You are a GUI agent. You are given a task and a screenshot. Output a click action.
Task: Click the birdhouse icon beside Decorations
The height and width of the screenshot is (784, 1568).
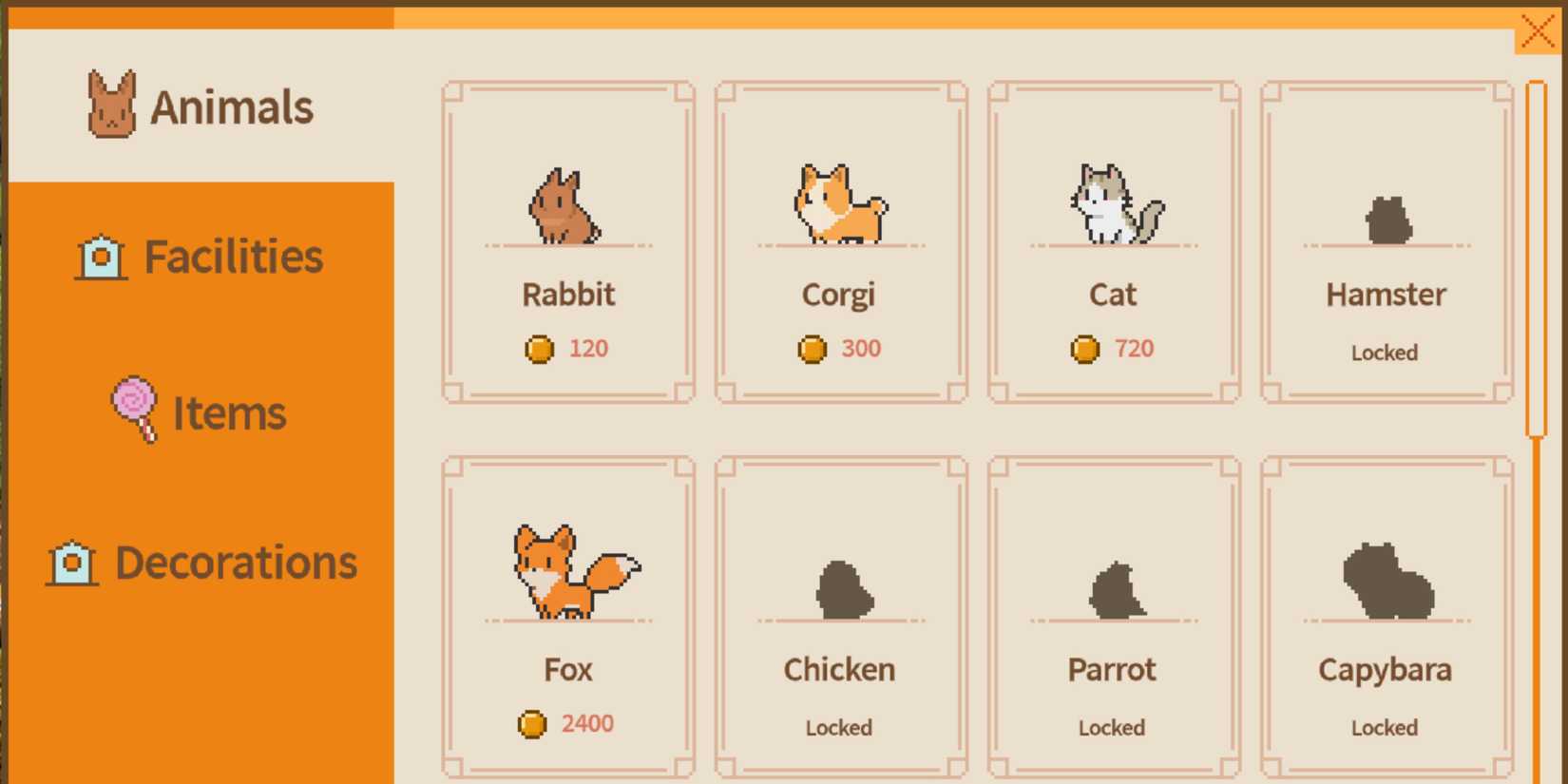click(x=71, y=563)
